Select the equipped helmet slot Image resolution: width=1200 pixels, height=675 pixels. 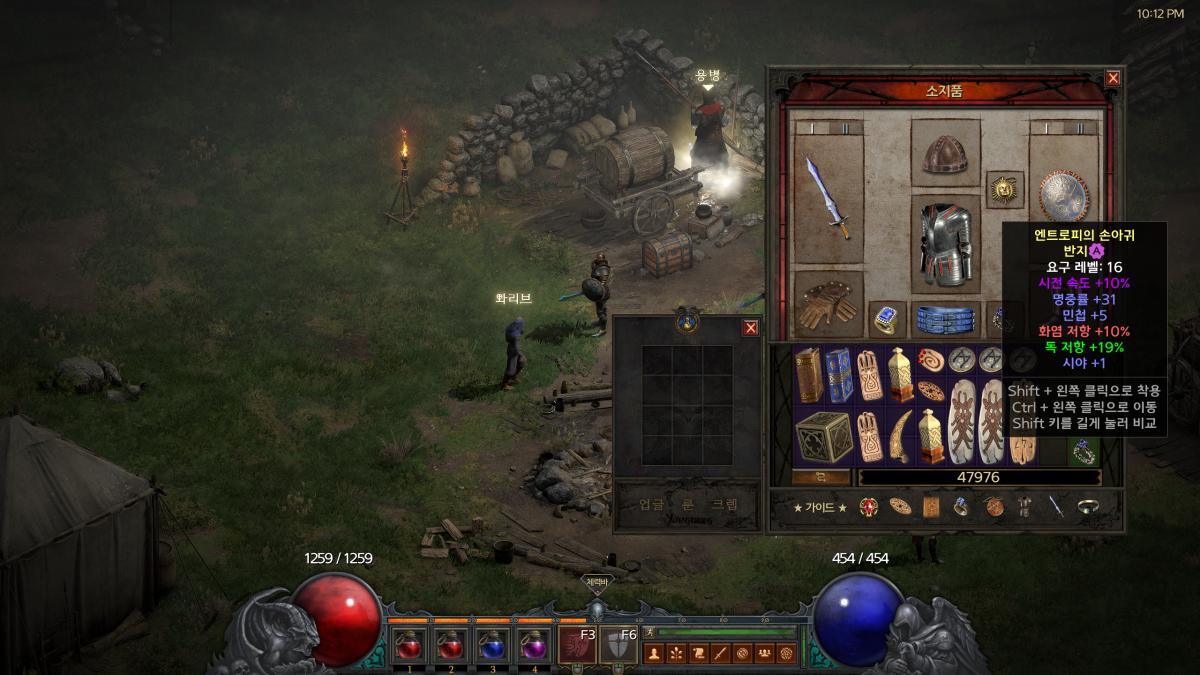click(x=945, y=155)
